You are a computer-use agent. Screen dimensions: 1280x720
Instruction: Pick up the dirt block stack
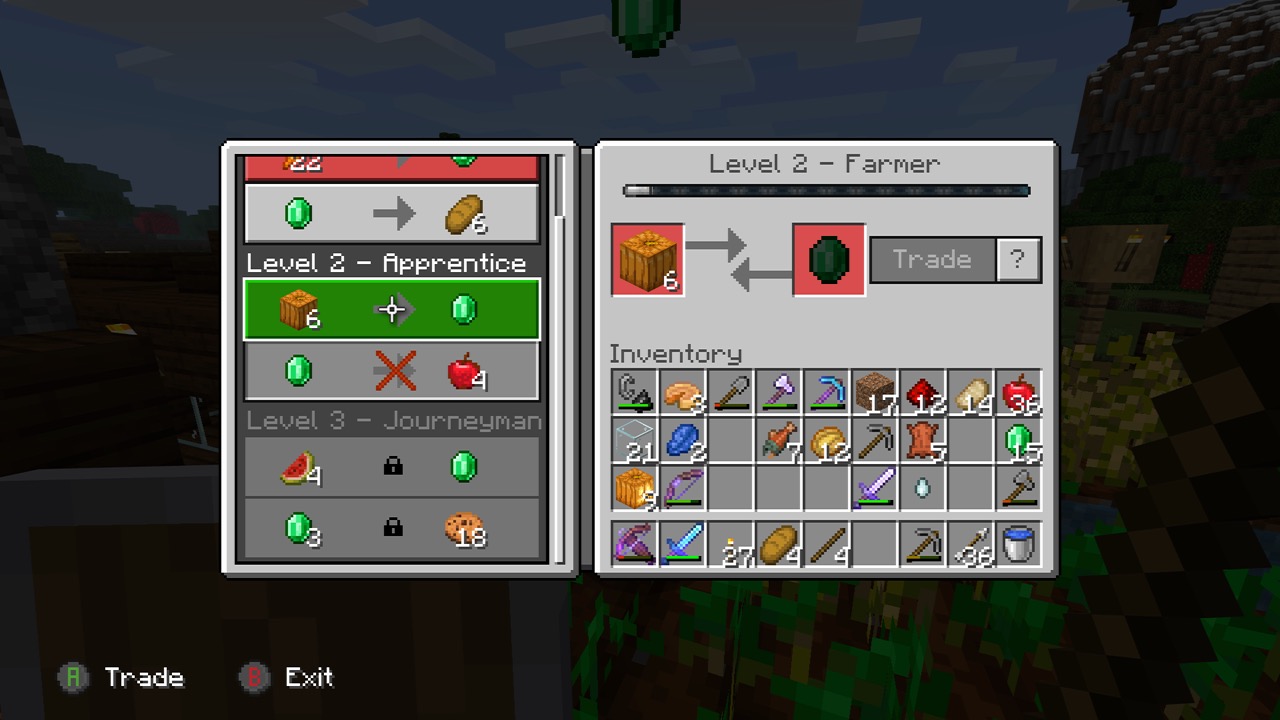(x=875, y=393)
